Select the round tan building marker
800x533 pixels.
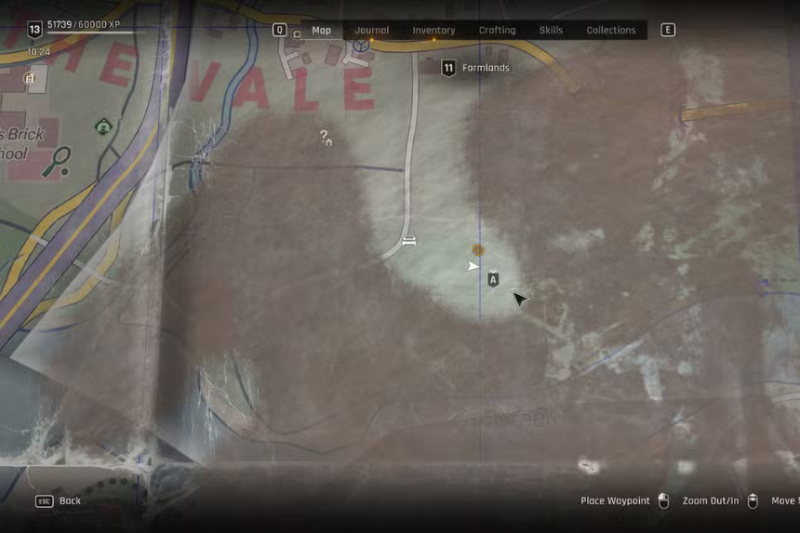coord(29,77)
